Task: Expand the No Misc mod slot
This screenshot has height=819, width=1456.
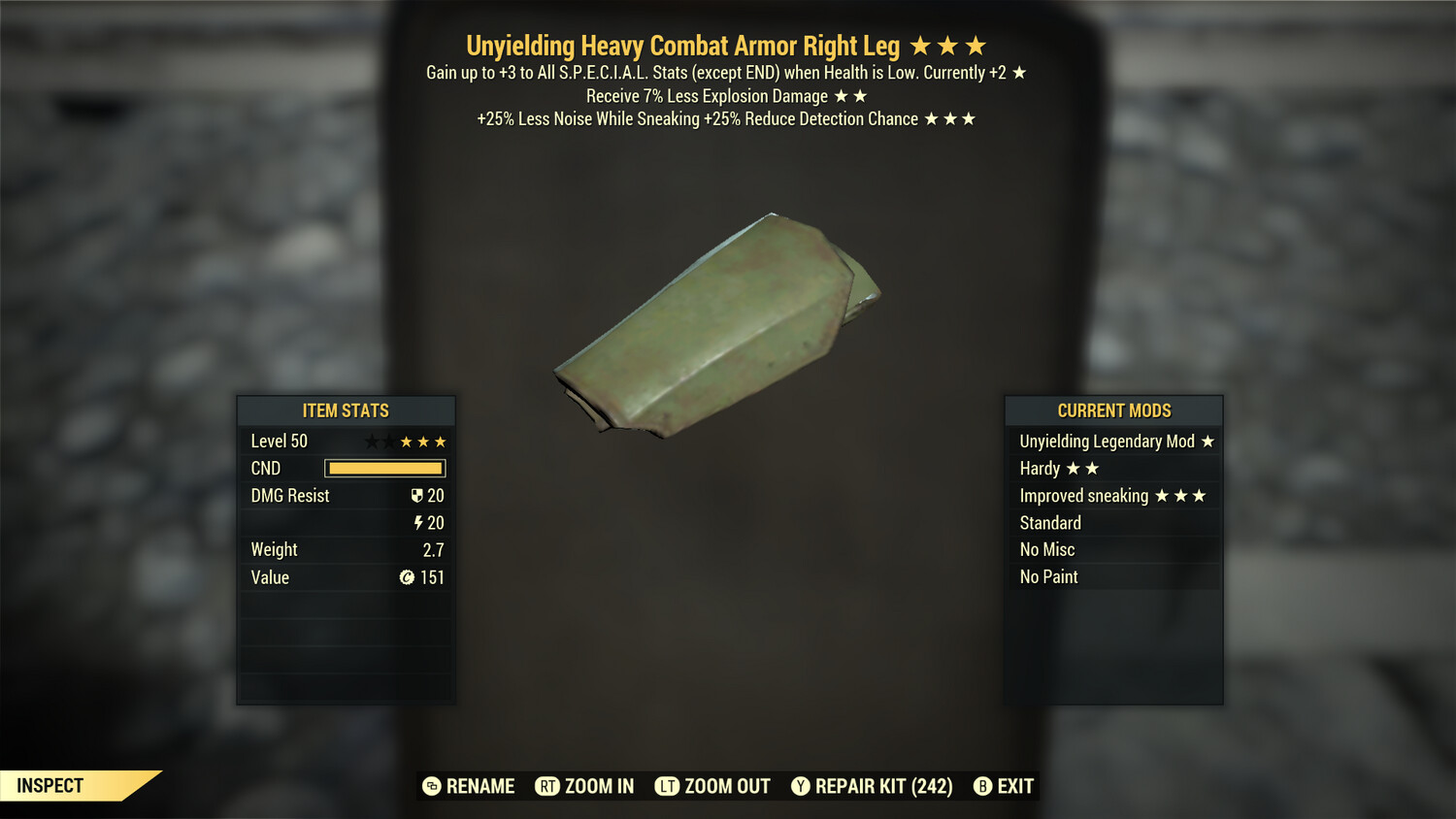Action: (x=1047, y=549)
